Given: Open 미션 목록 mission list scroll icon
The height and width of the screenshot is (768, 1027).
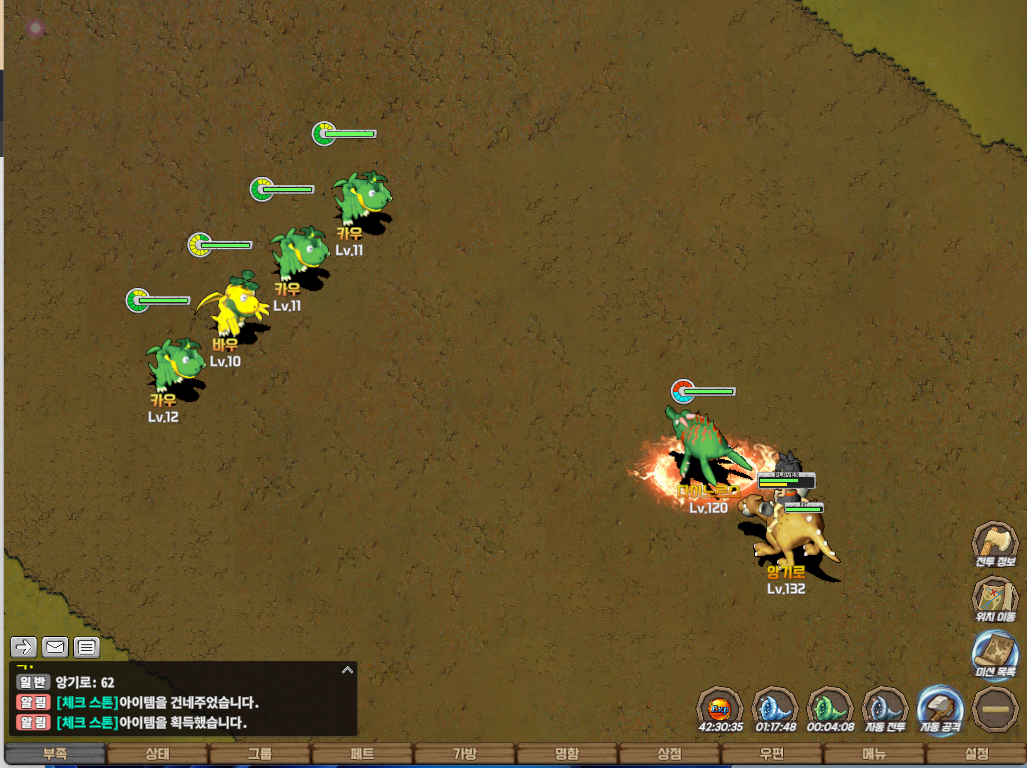Looking at the screenshot, I should tap(995, 652).
